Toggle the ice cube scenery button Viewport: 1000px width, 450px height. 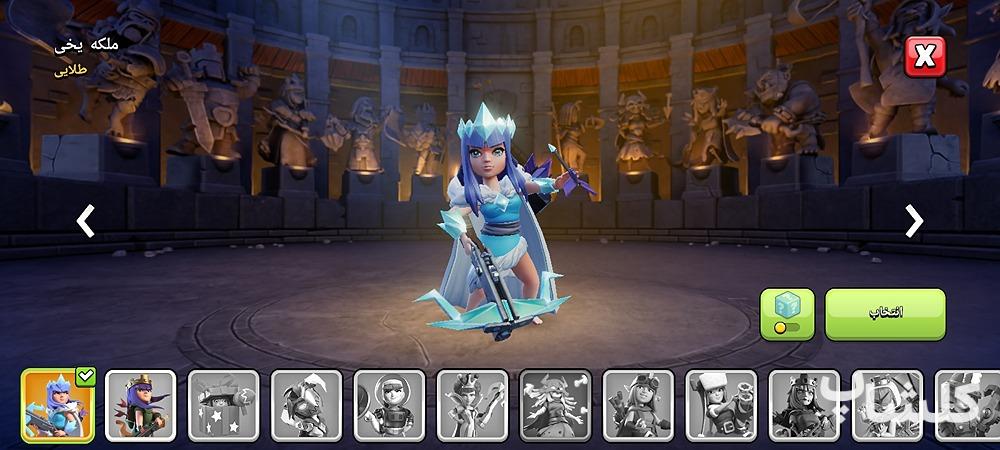pos(787,314)
